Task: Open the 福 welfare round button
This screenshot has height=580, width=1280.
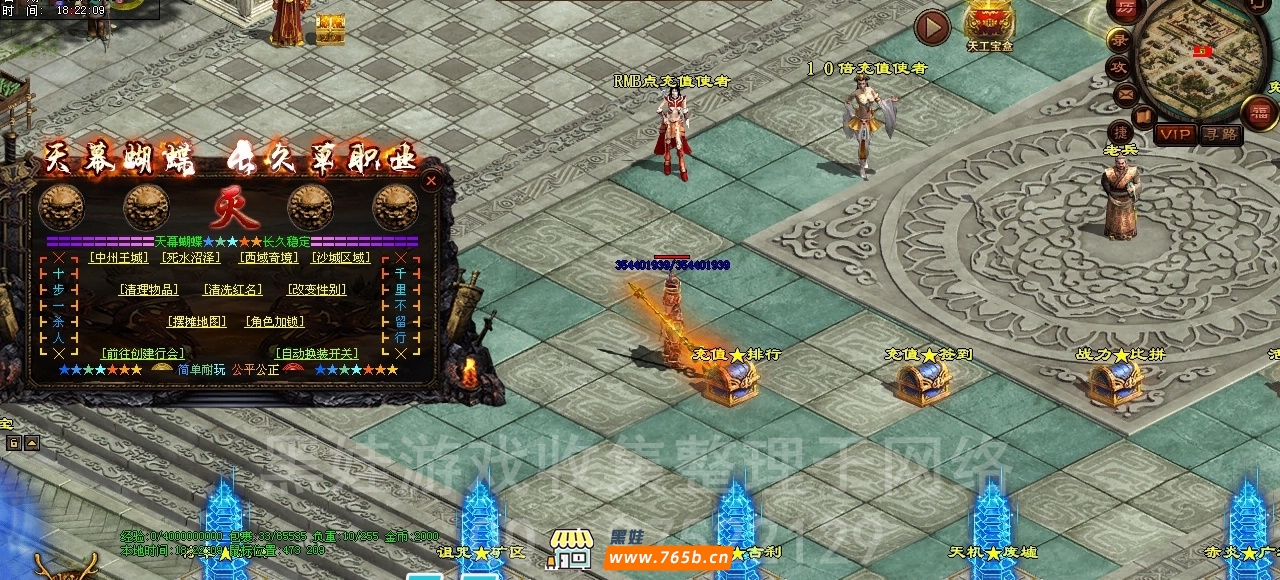Action: coord(1258,113)
